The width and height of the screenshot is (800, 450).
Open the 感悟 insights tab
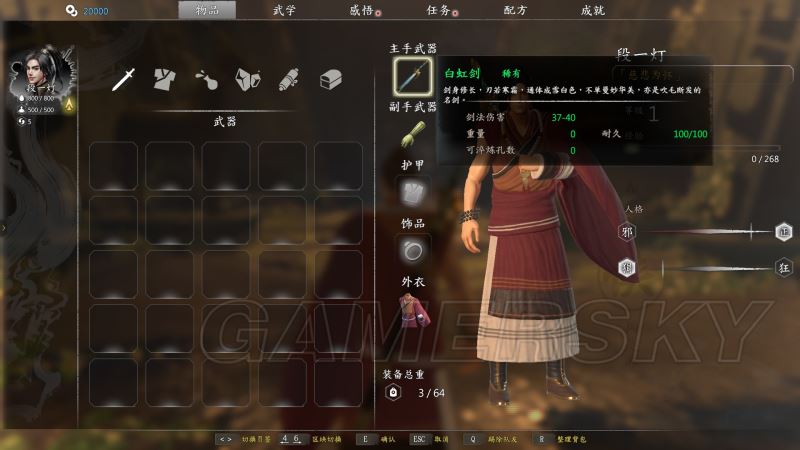(361, 10)
